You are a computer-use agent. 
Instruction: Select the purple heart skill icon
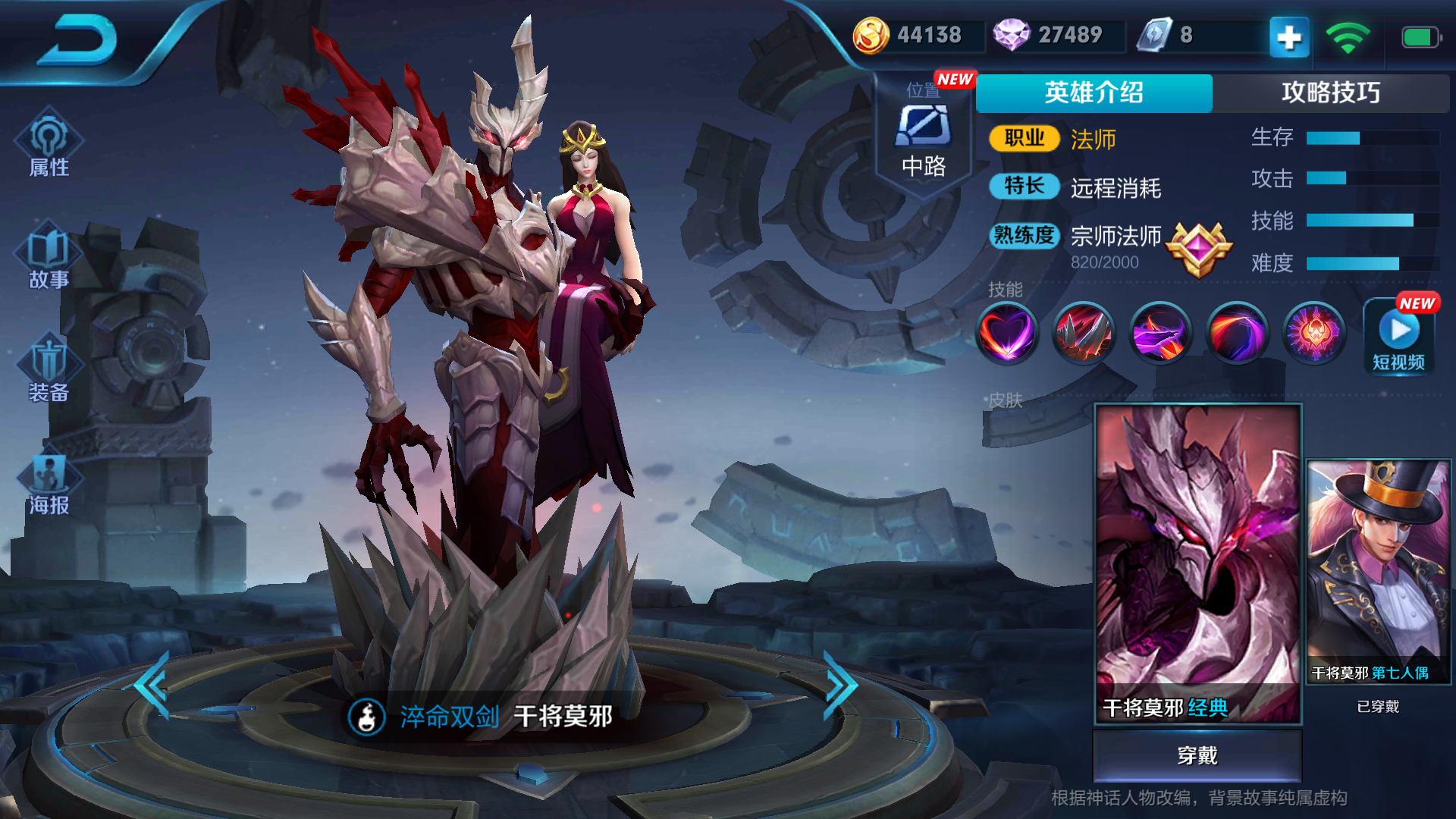(x=1006, y=332)
